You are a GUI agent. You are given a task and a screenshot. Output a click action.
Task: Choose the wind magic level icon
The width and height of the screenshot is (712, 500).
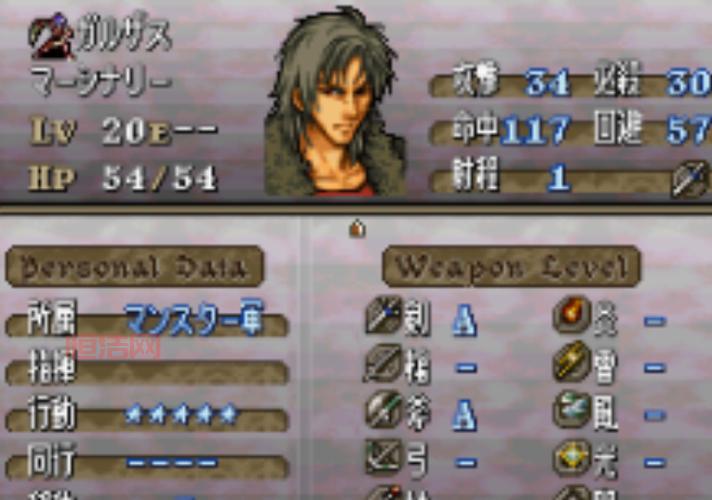572,411
